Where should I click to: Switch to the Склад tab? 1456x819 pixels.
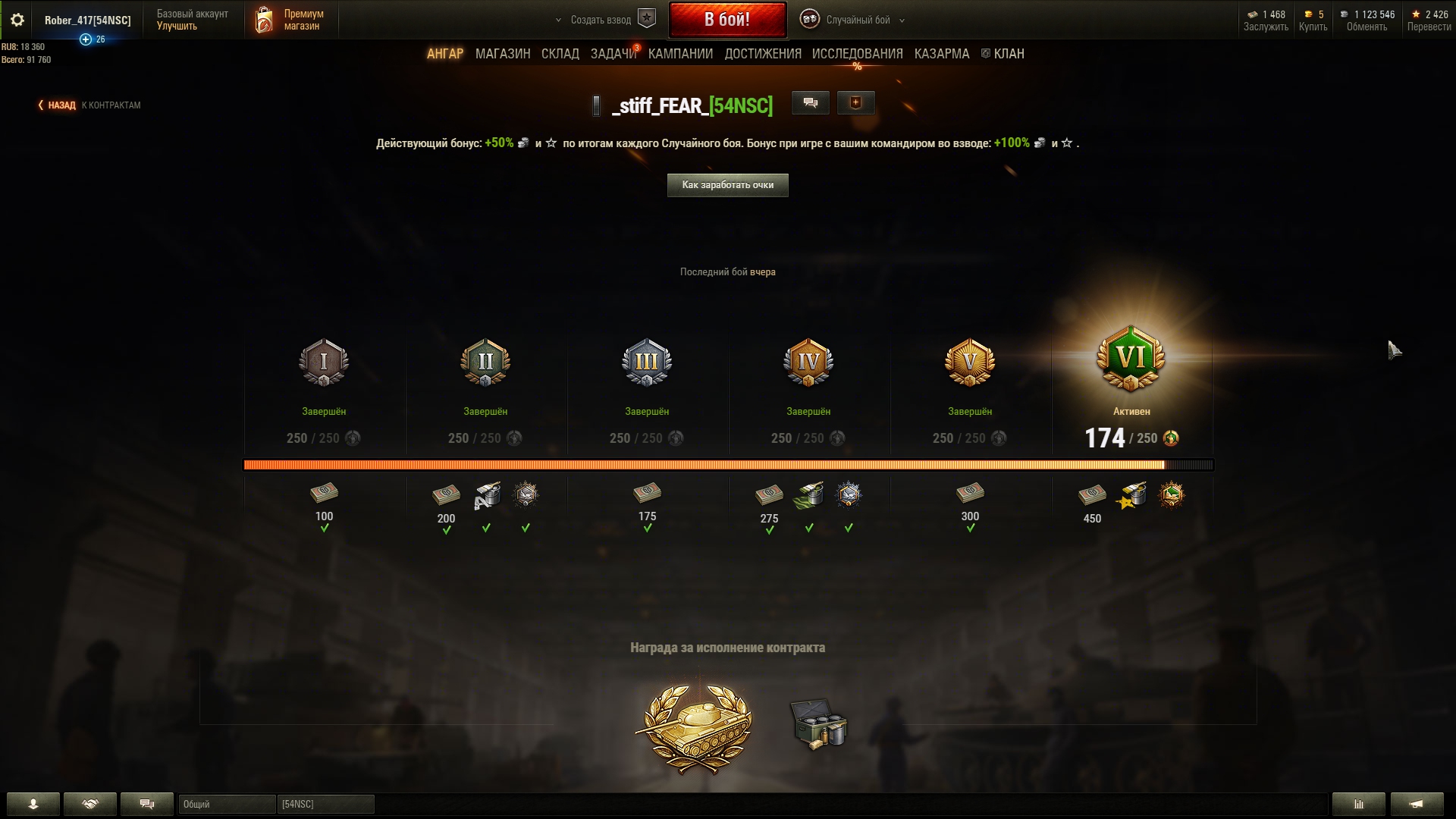tap(560, 54)
